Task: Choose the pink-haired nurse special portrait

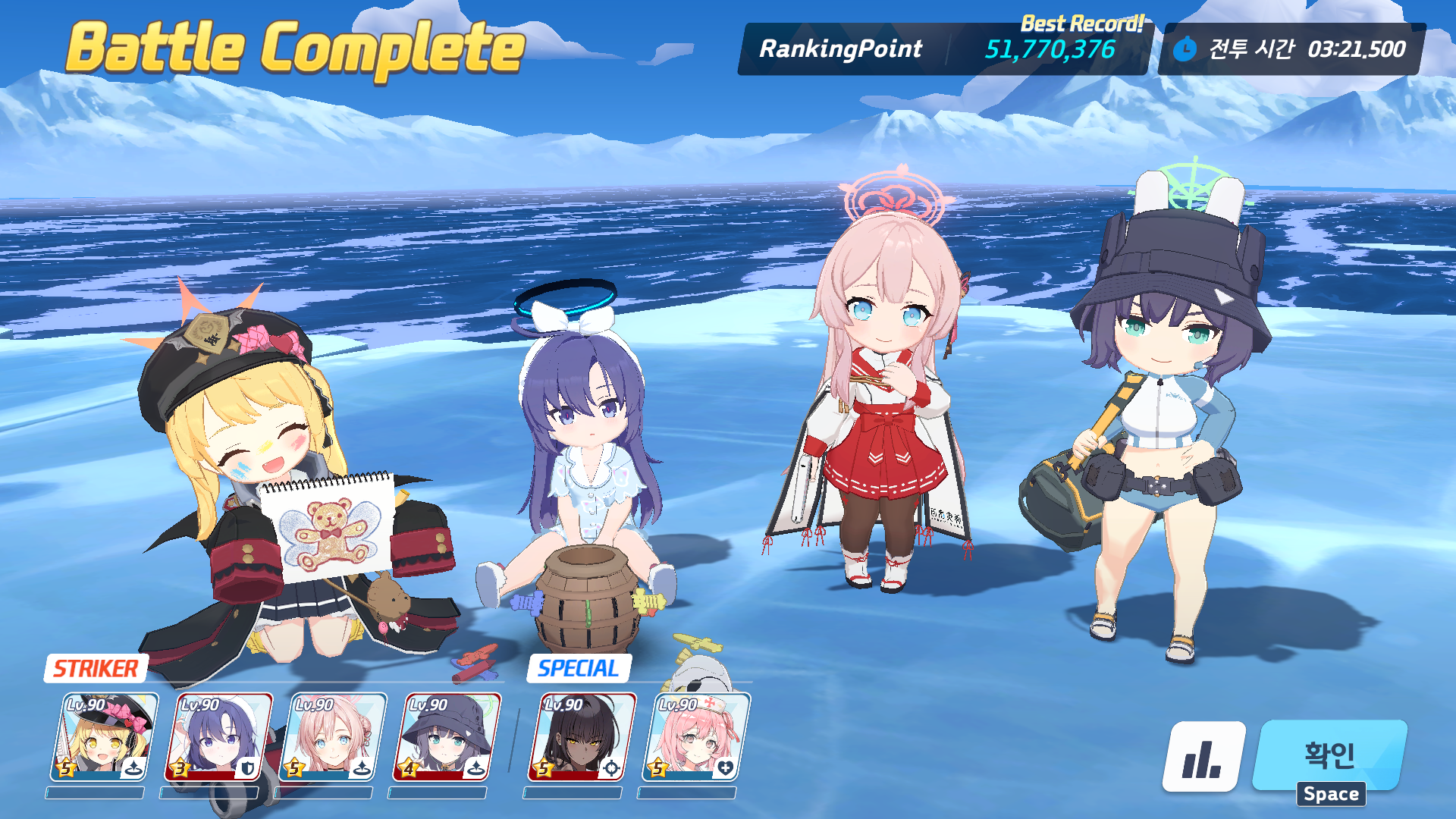Action: click(695, 736)
